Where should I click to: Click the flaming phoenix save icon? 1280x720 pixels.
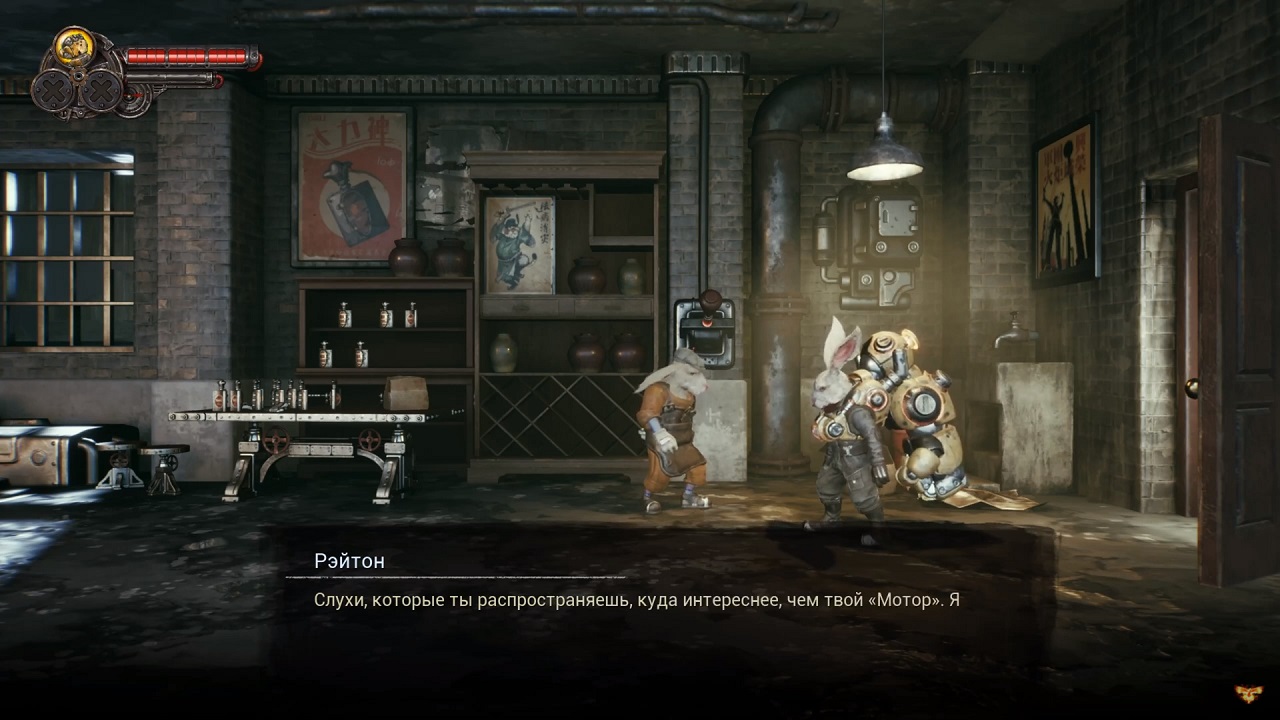click(1248, 692)
